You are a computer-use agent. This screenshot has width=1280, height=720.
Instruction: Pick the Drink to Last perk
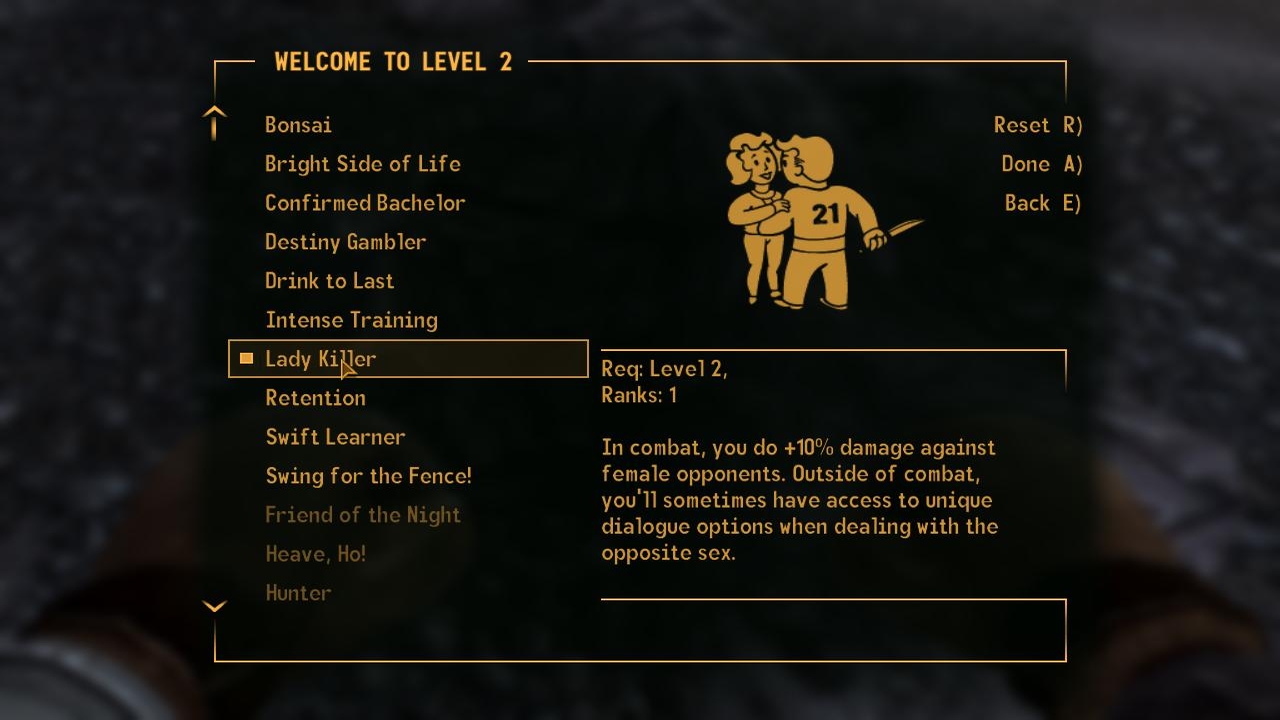[329, 280]
